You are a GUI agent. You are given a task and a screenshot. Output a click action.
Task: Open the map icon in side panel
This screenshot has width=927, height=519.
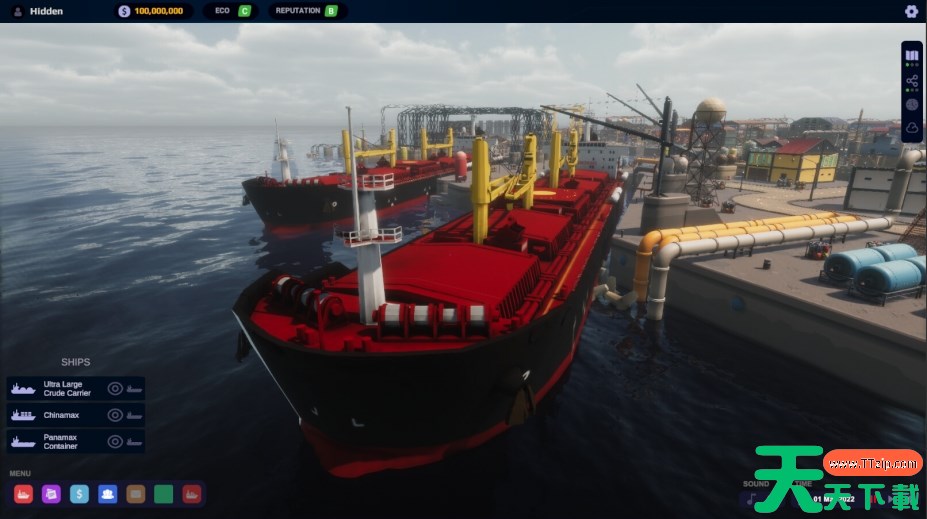pyautogui.click(x=912, y=55)
